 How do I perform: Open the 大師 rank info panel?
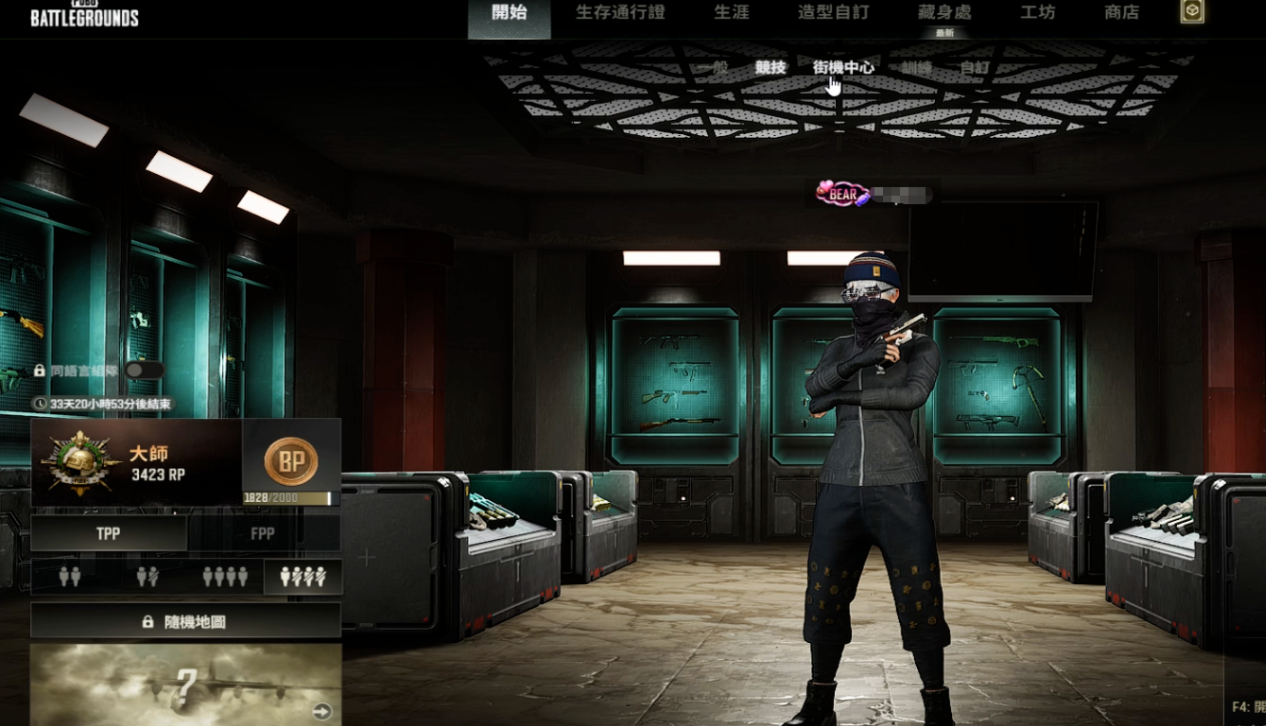pos(136,462)
